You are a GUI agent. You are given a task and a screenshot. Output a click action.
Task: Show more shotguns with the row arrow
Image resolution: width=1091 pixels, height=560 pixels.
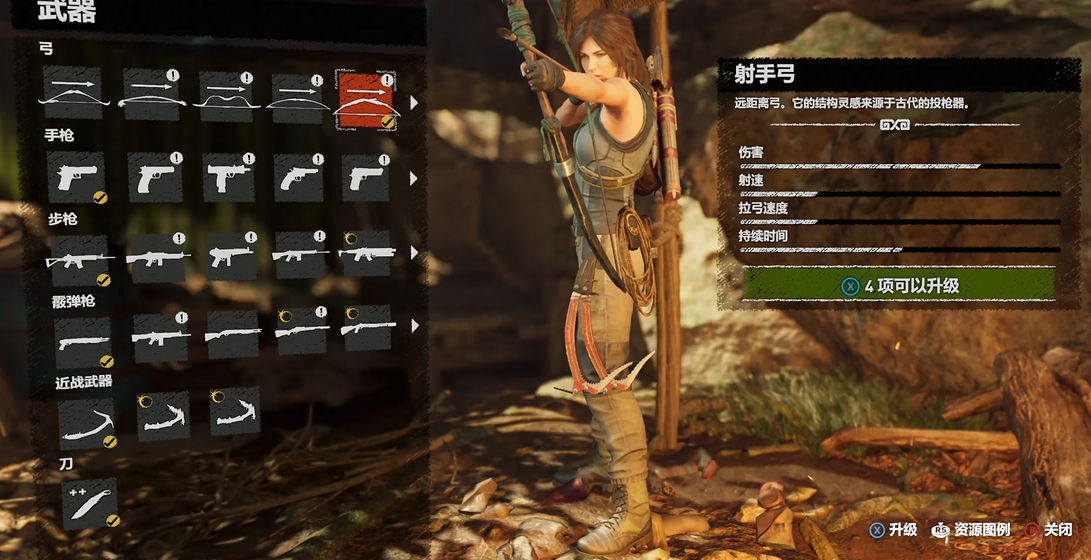click(x=414, y=326)
